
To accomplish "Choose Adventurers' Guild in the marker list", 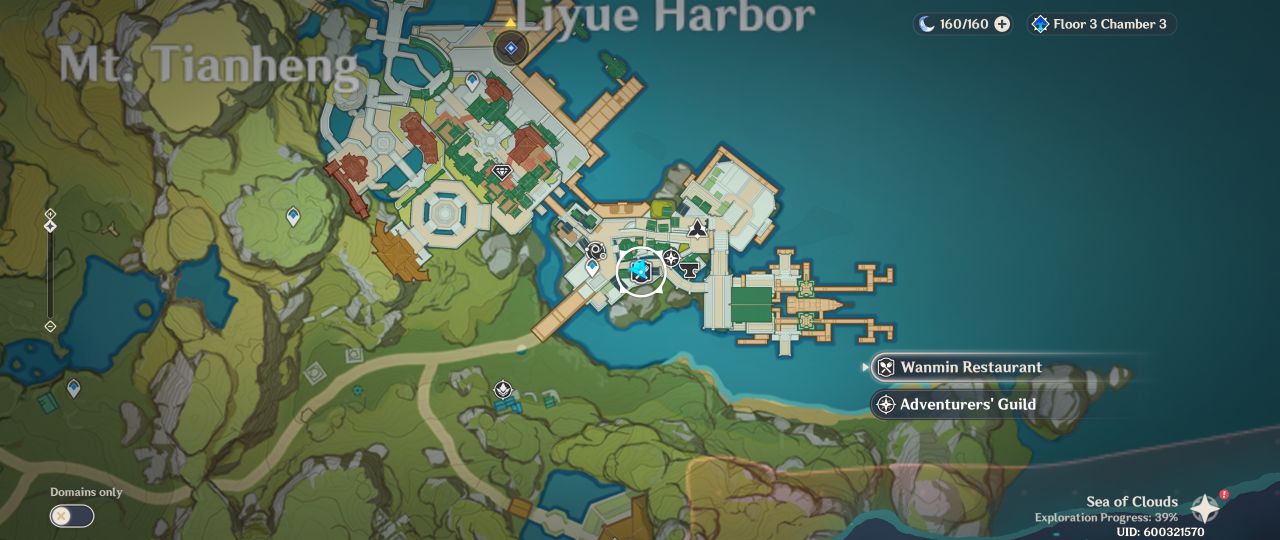I will (953, 404).
